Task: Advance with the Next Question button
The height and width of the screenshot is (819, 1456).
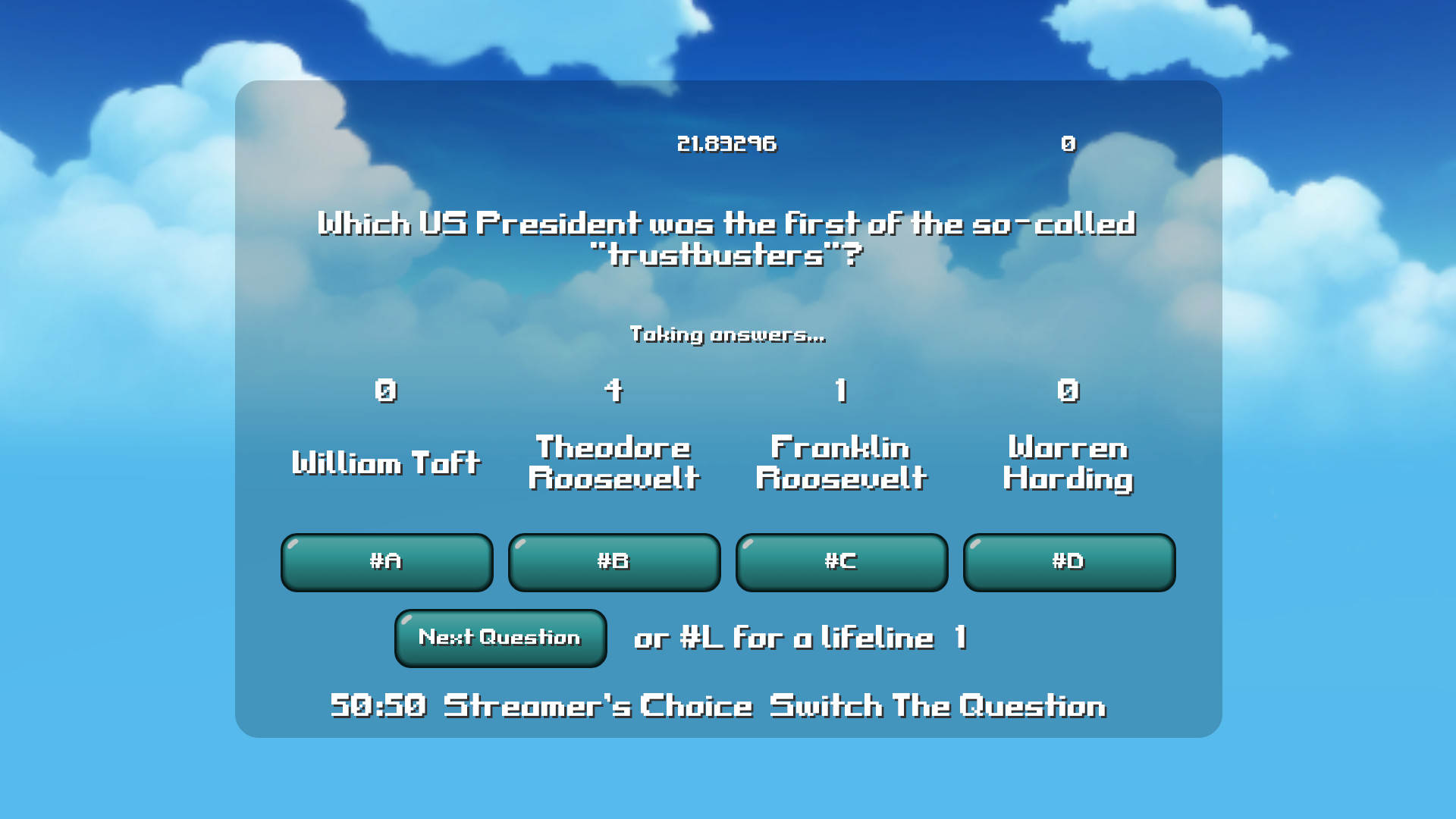Action: point(500,639)
